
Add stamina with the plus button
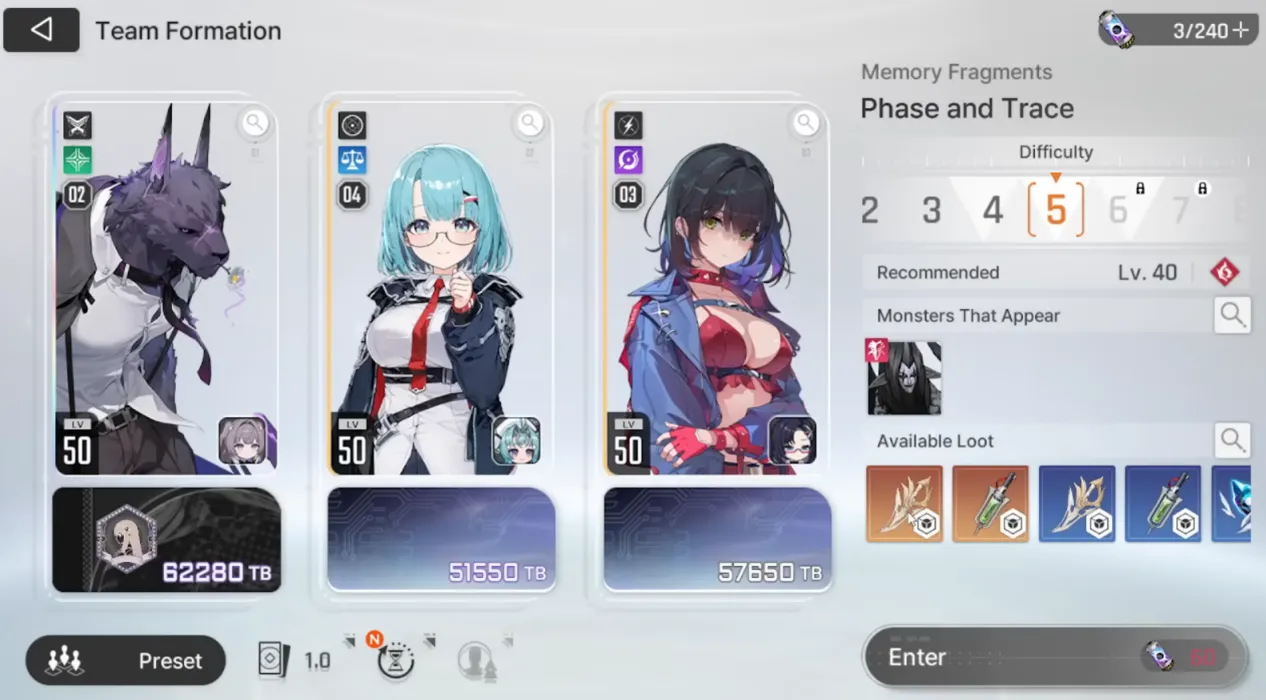pos(1241,30)
